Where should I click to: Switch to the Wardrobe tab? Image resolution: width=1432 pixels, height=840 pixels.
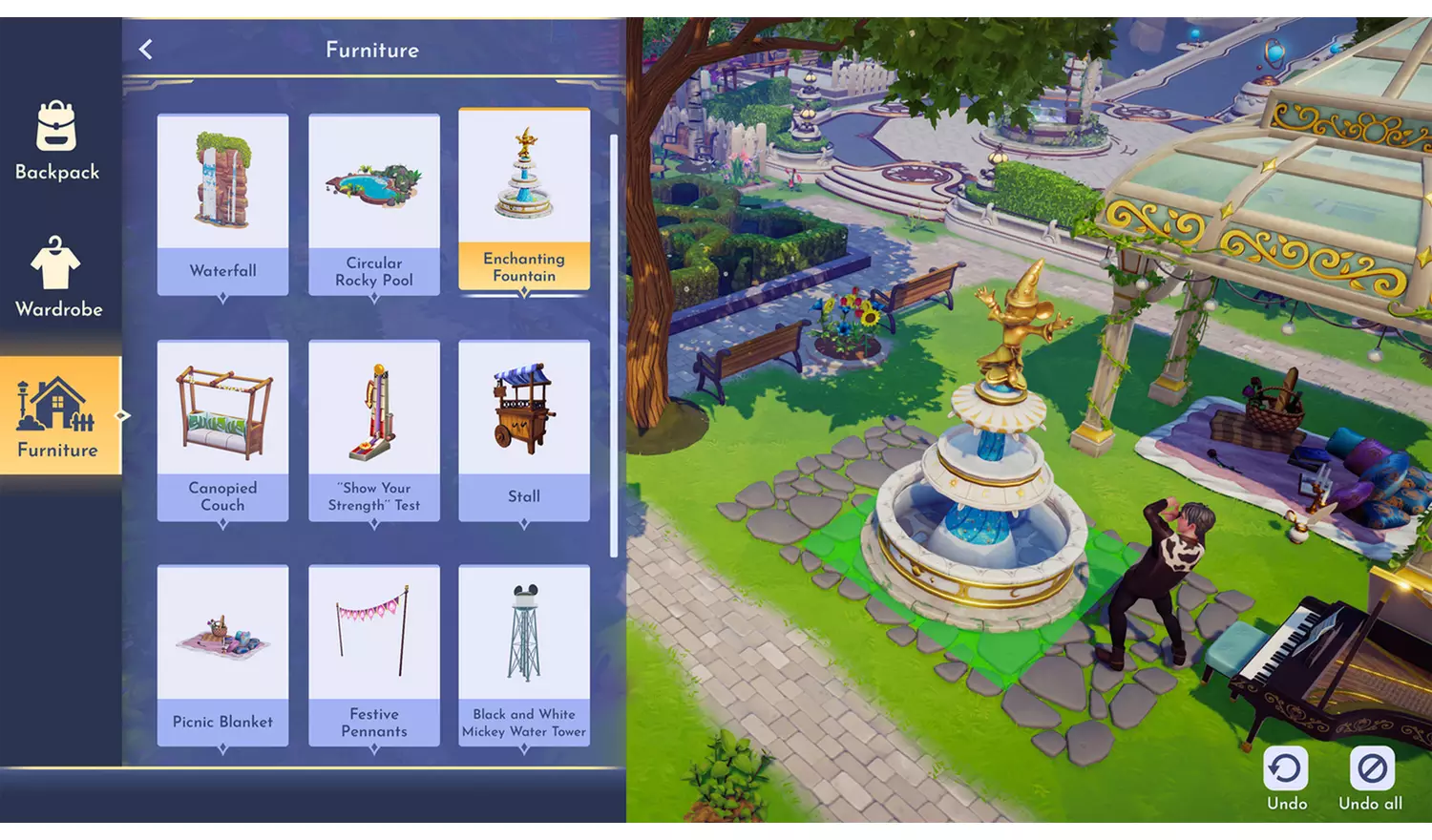(x=57, y=277)
